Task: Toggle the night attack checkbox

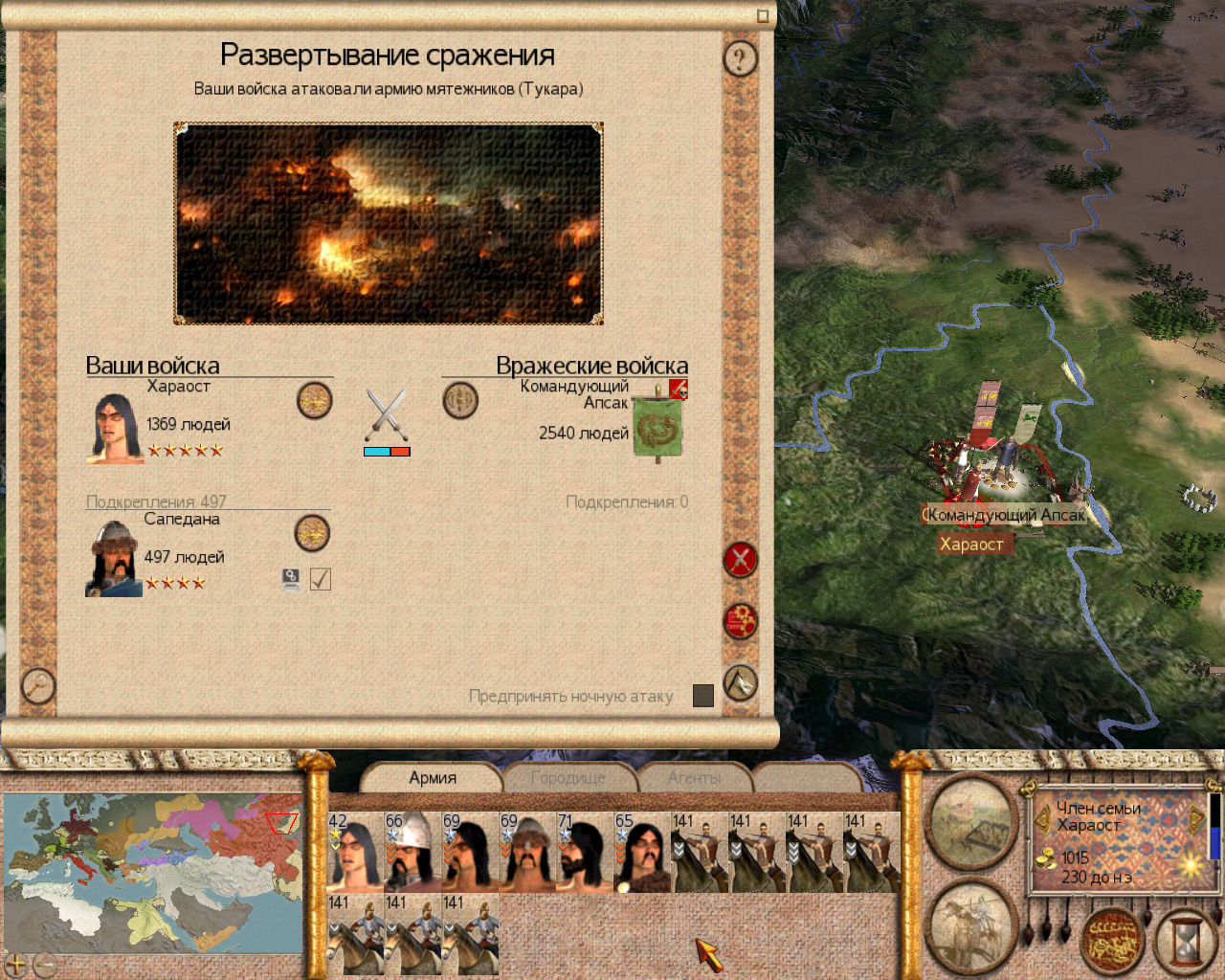Action: tap(703, 696)
